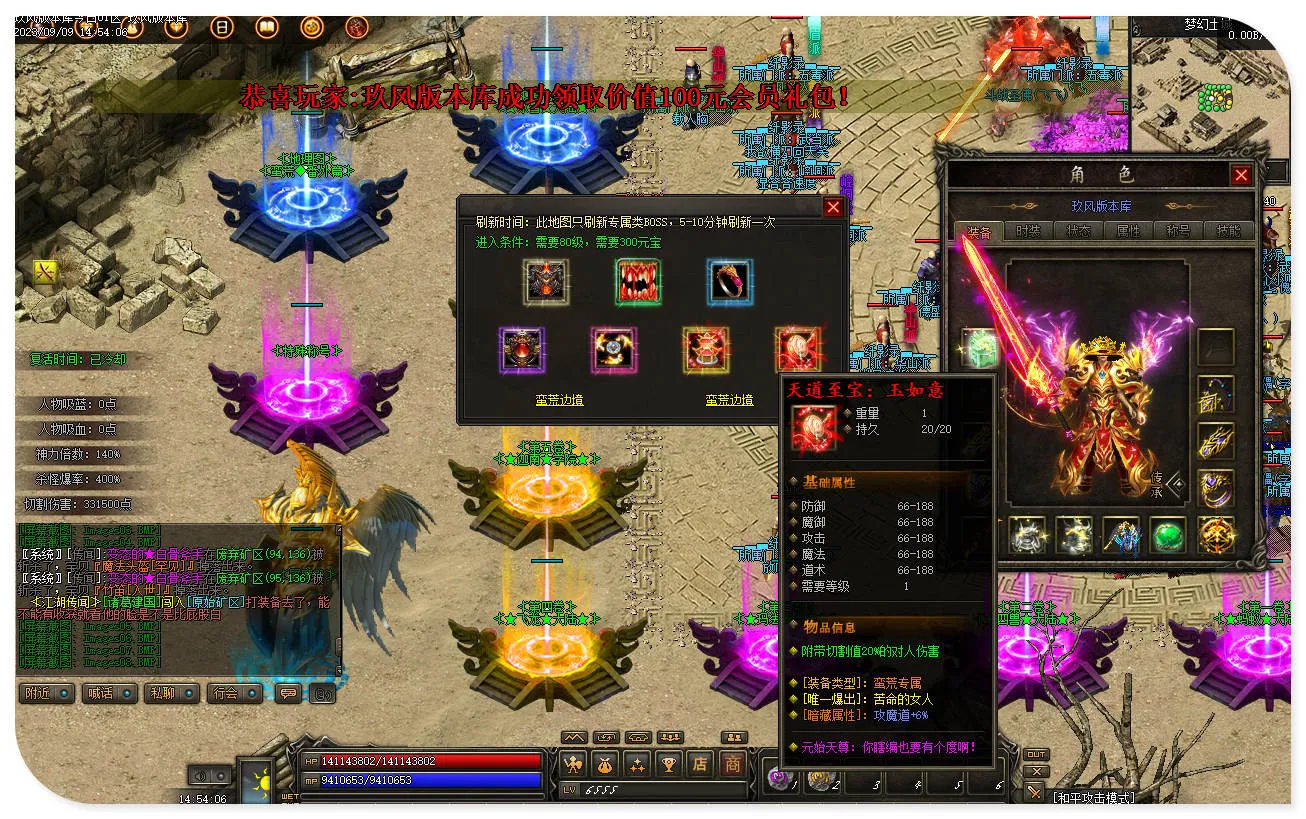Image resolution: width=1306 pixels, height=819 pixels.
Task: Select the 称号 title tab
Action: [1178, 231]
